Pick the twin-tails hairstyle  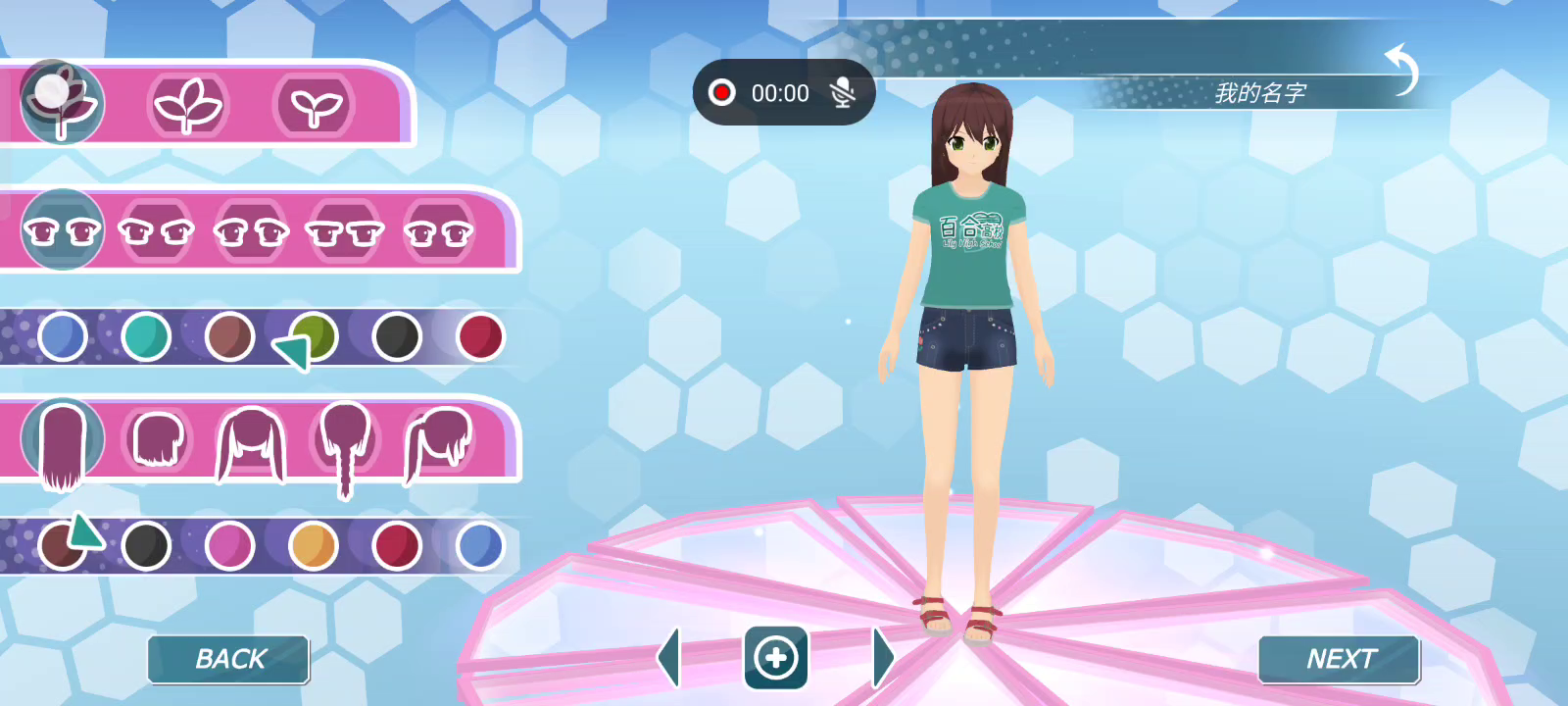251,444
